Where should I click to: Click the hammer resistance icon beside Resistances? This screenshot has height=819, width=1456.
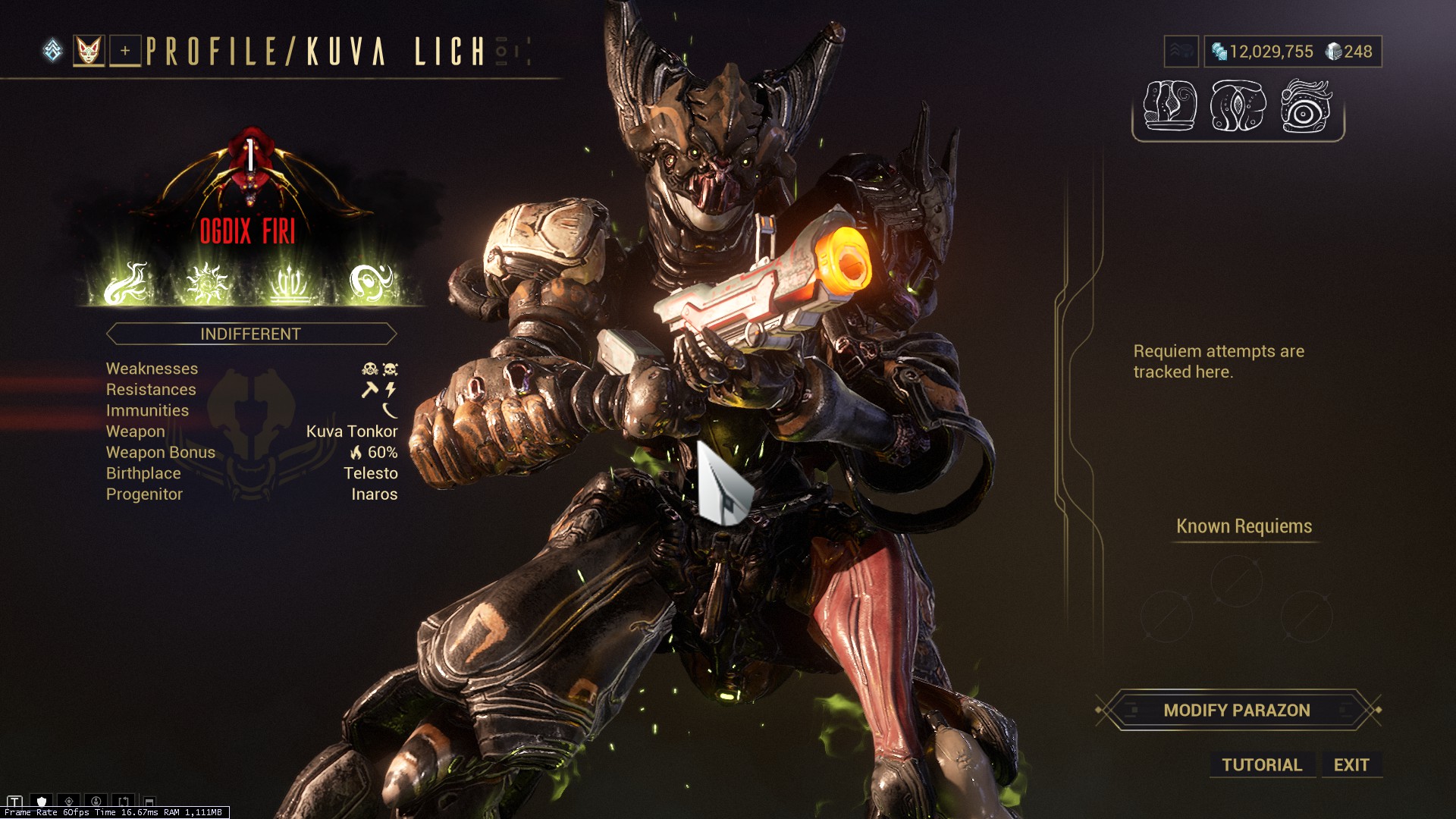pyautogui.click(x=369, y=389)
